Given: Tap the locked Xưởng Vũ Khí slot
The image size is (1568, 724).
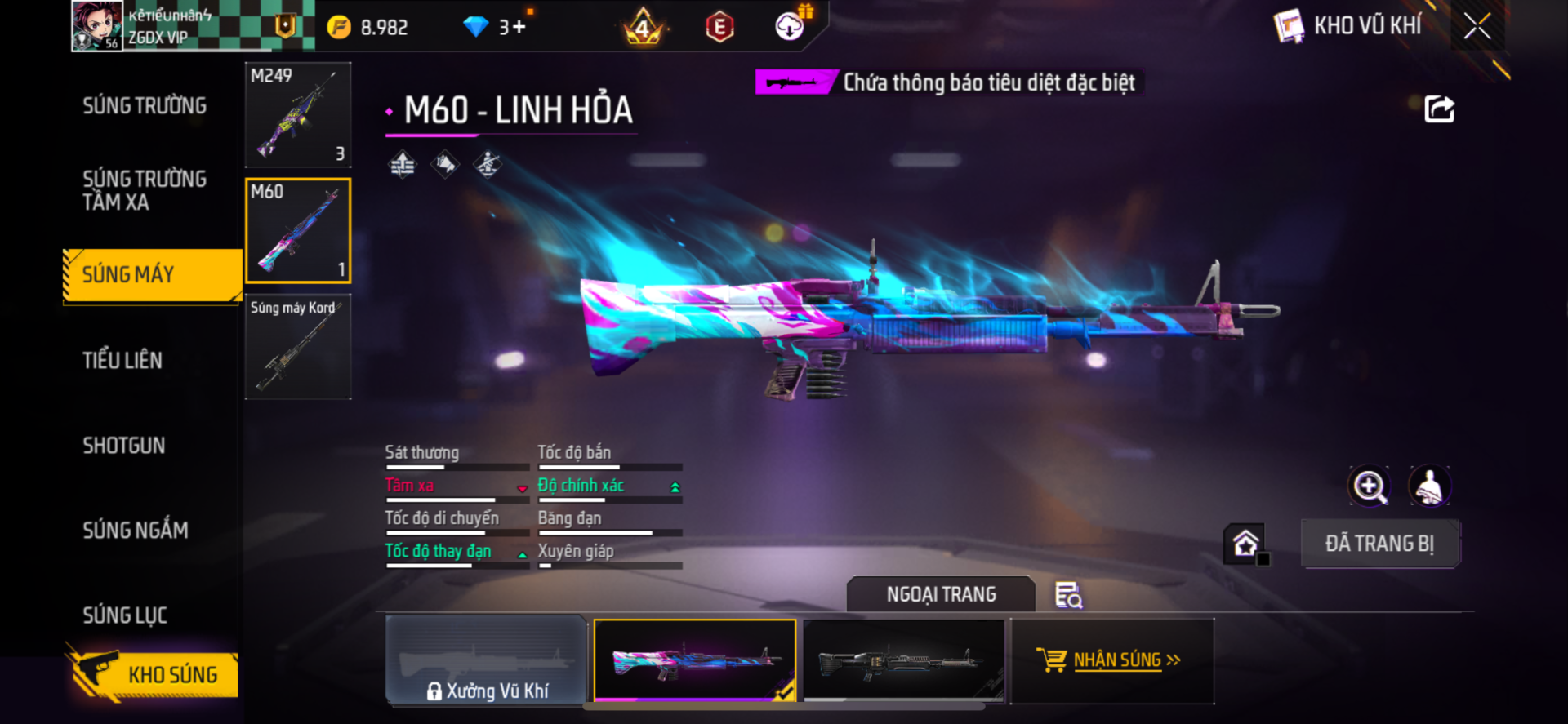Looking at the screenshot, I should (487, 660).
